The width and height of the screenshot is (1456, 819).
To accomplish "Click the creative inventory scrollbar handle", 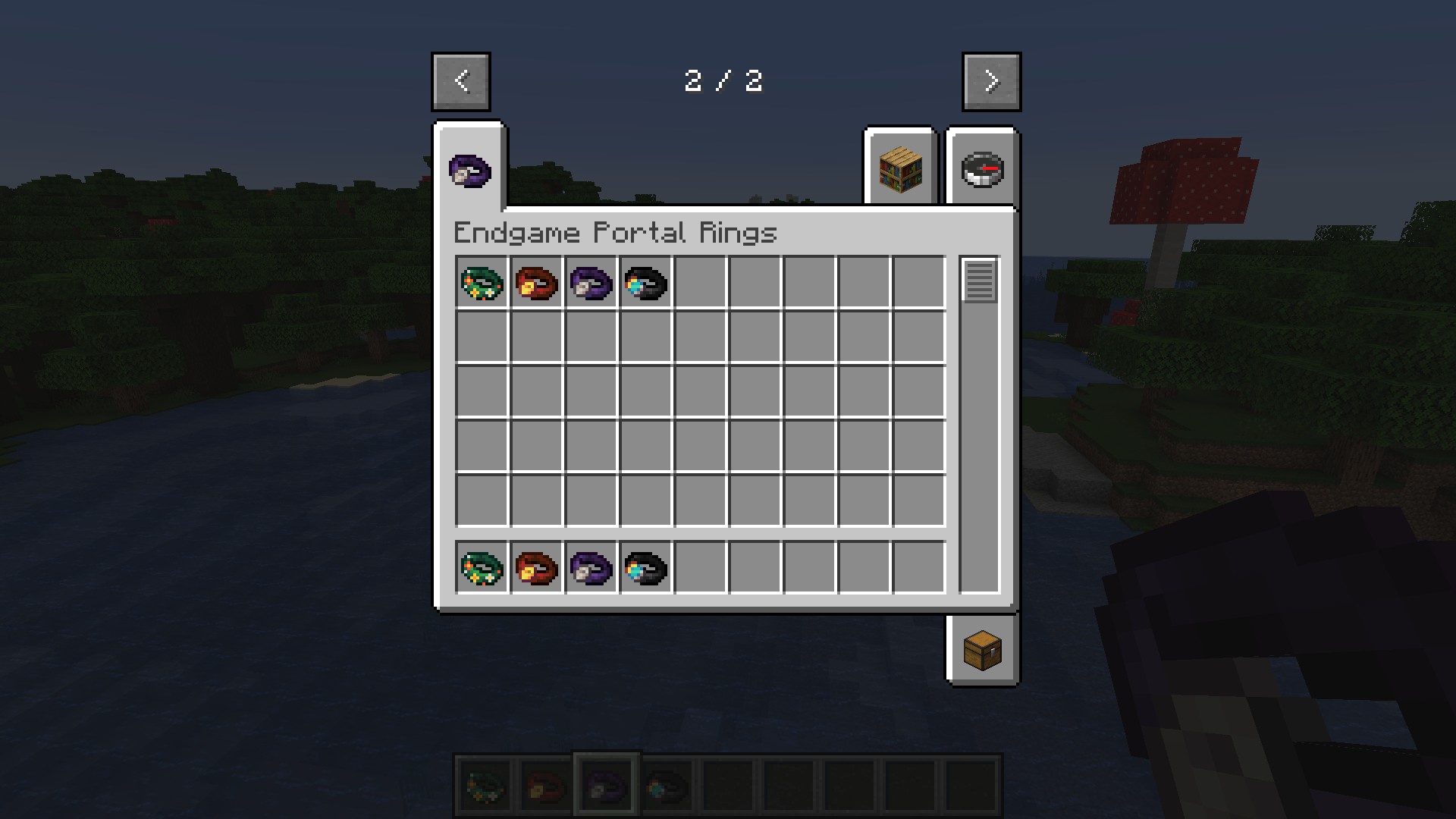I will (979, 281).
